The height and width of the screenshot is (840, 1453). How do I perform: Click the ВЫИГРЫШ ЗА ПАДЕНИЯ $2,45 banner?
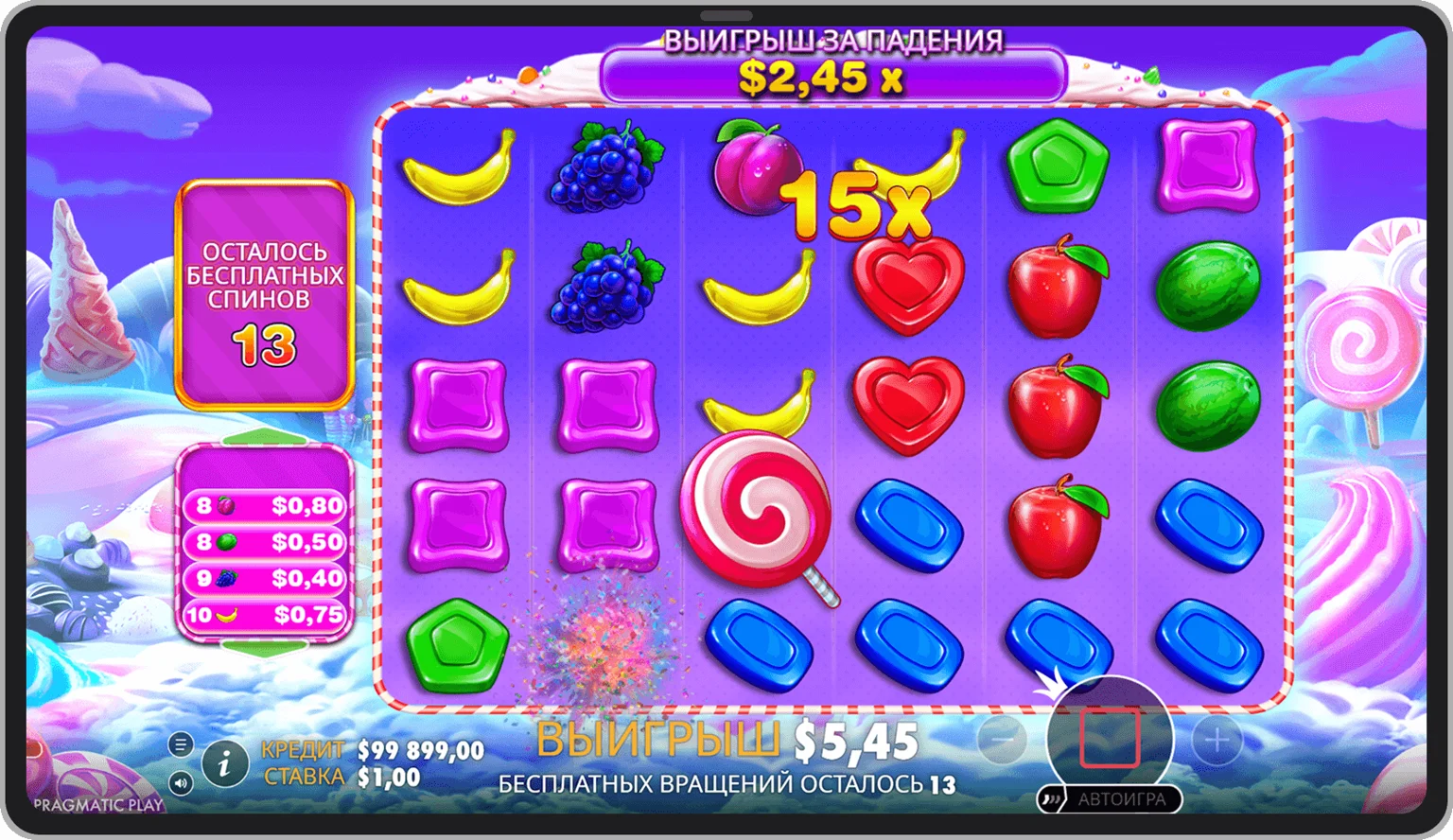(x=830, y=76)
